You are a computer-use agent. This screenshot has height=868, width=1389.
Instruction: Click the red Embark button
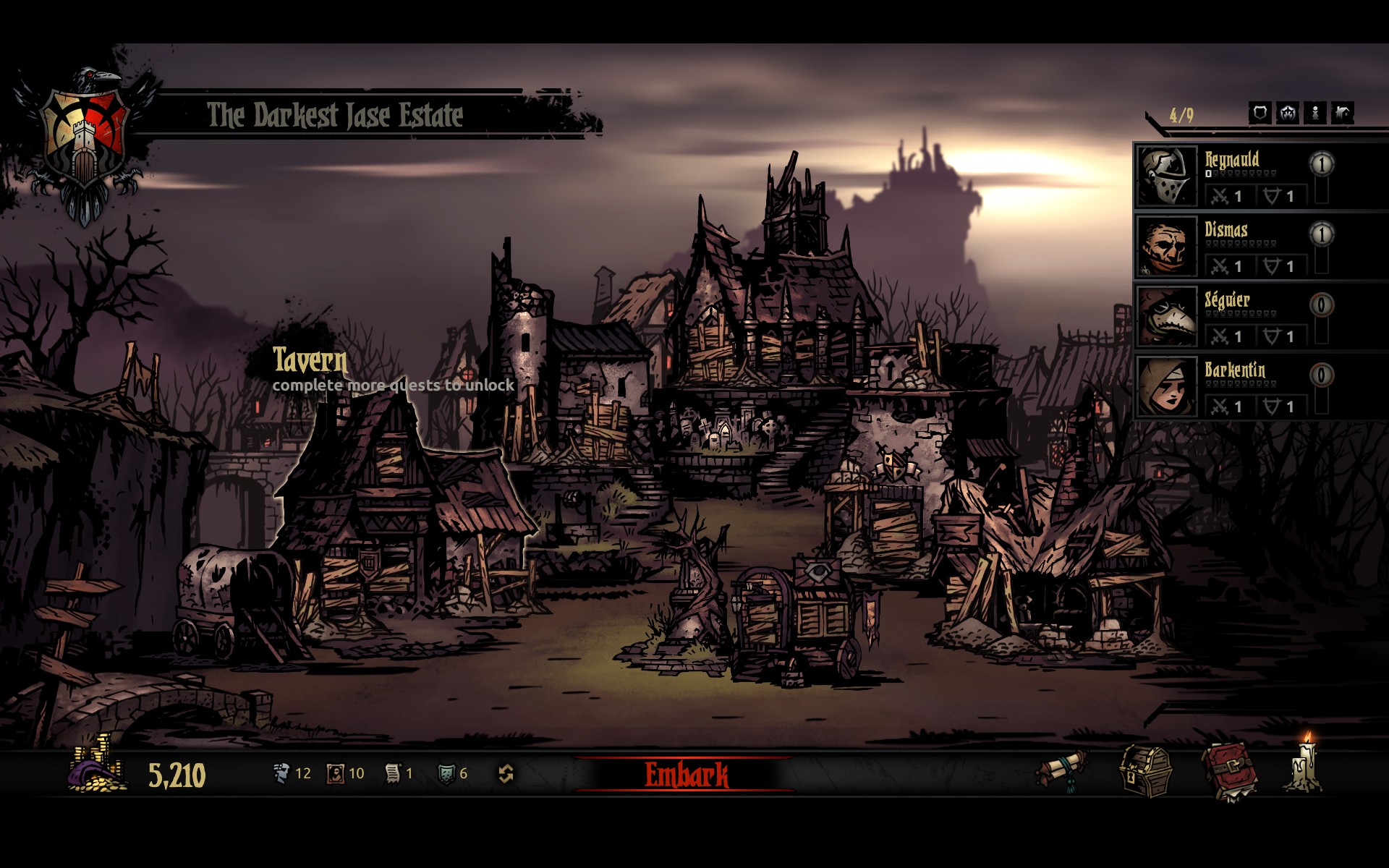coord(686,775)
